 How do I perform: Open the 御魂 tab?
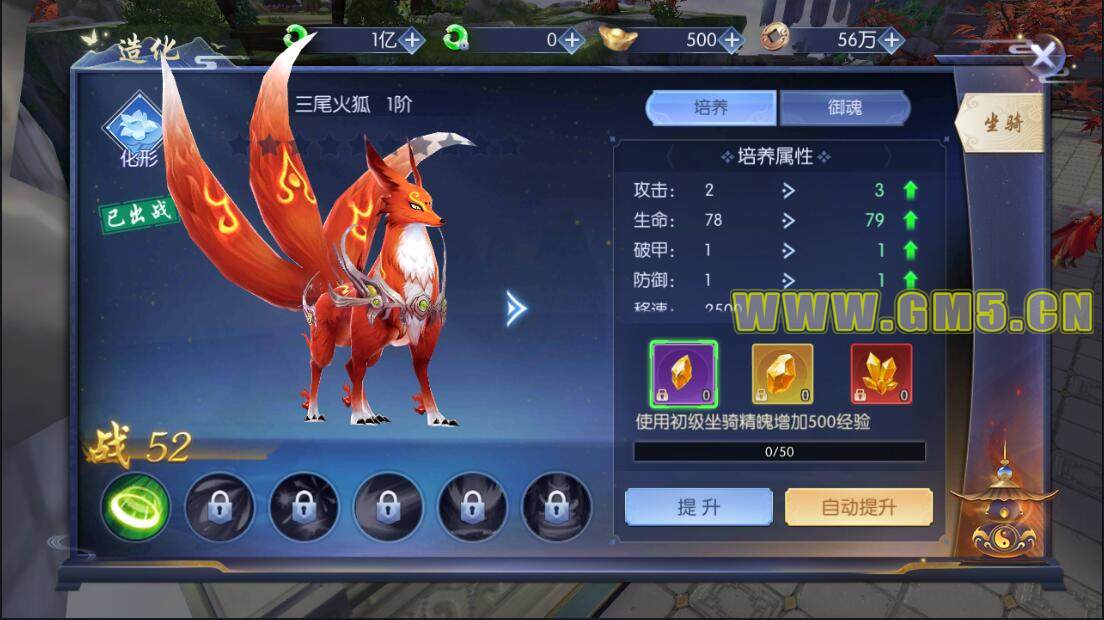[x=845, y=108]
